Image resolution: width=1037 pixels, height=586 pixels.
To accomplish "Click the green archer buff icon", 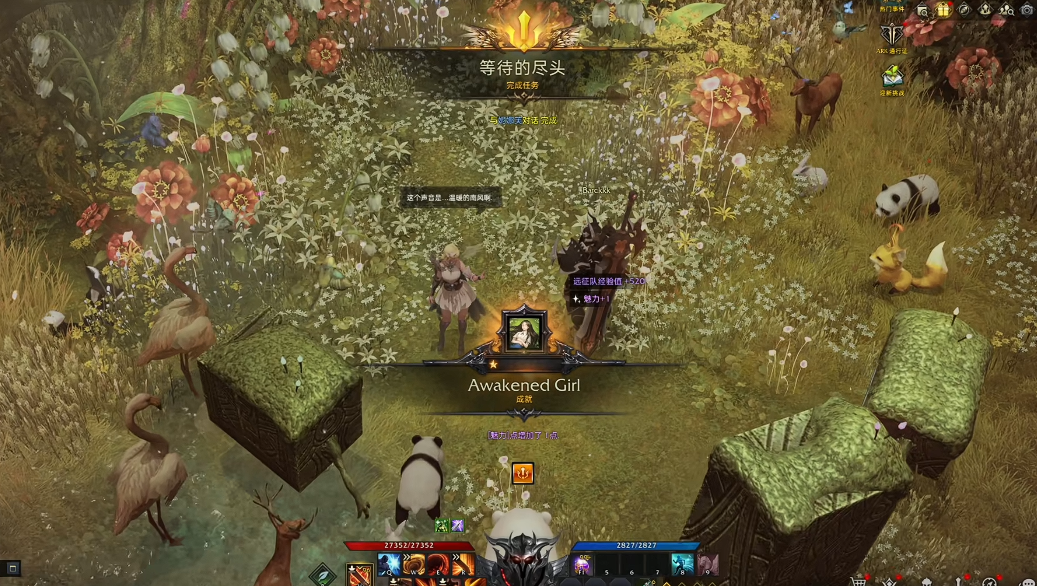I will point(441,525).
